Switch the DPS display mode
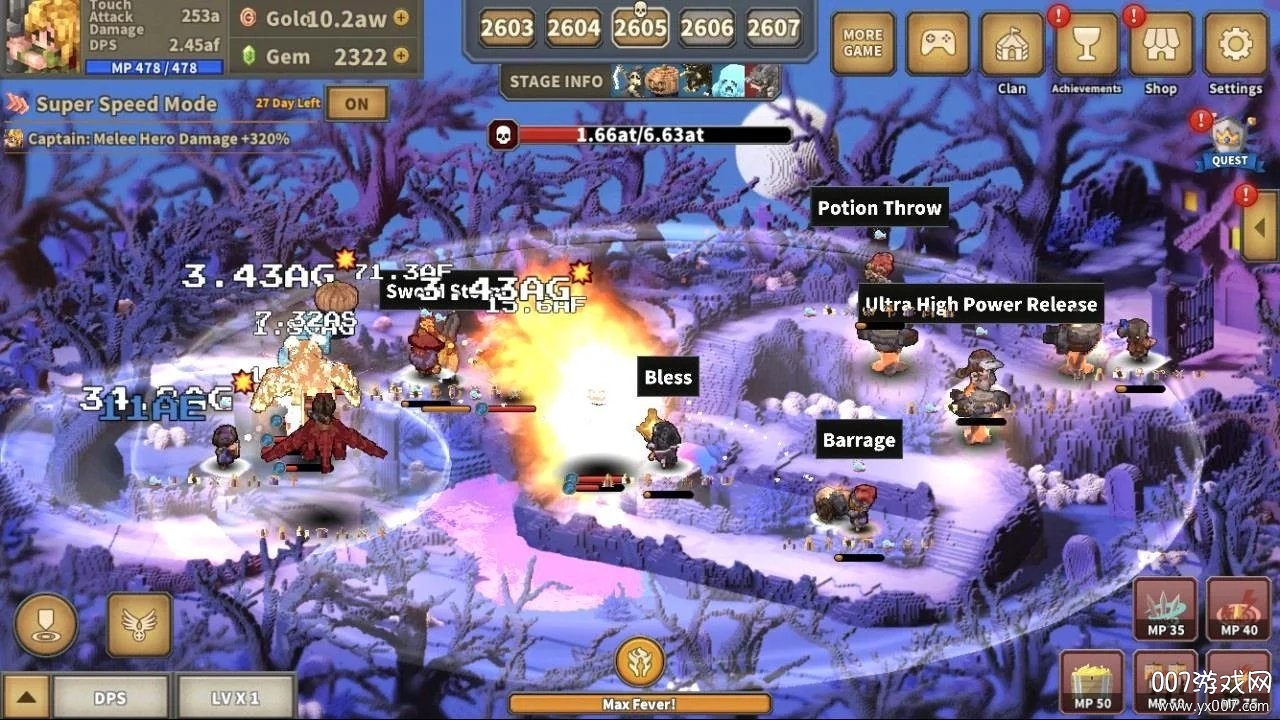Viewport: 1280px width, 720px height. (112, 697)
